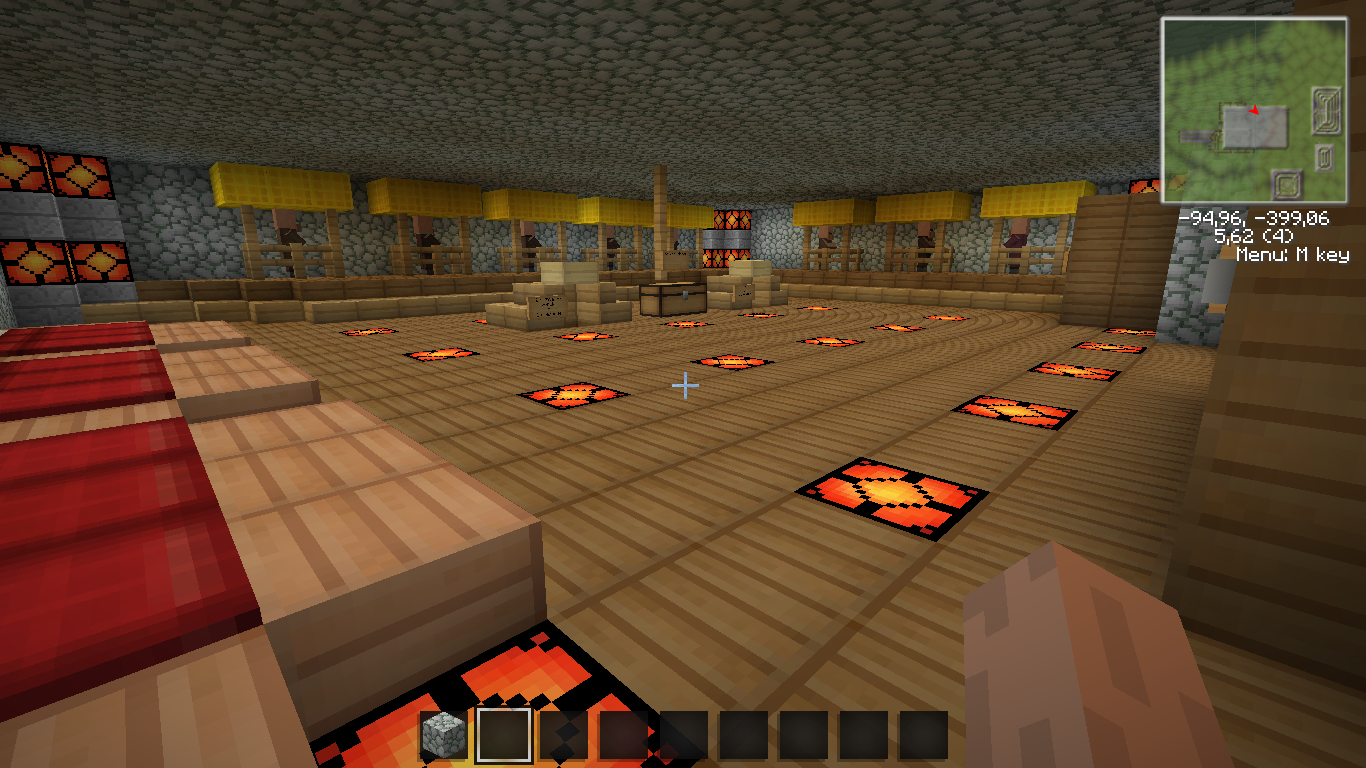Click the highlighted empty hotbar slot
This screenshot has width=1366, height=768.
tap(503, 735)
